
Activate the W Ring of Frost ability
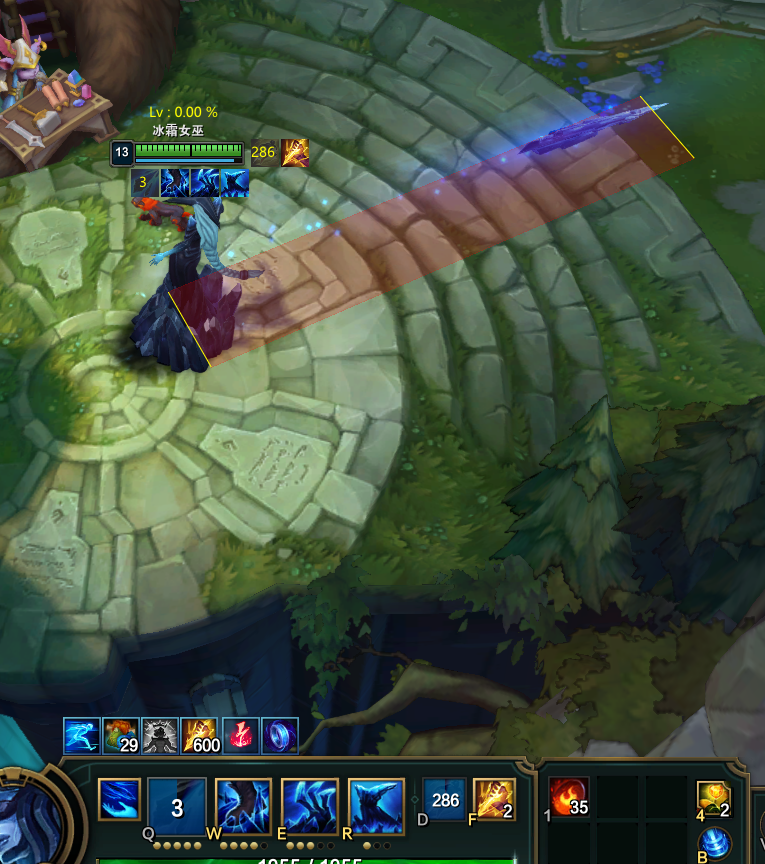click(244, 806)
